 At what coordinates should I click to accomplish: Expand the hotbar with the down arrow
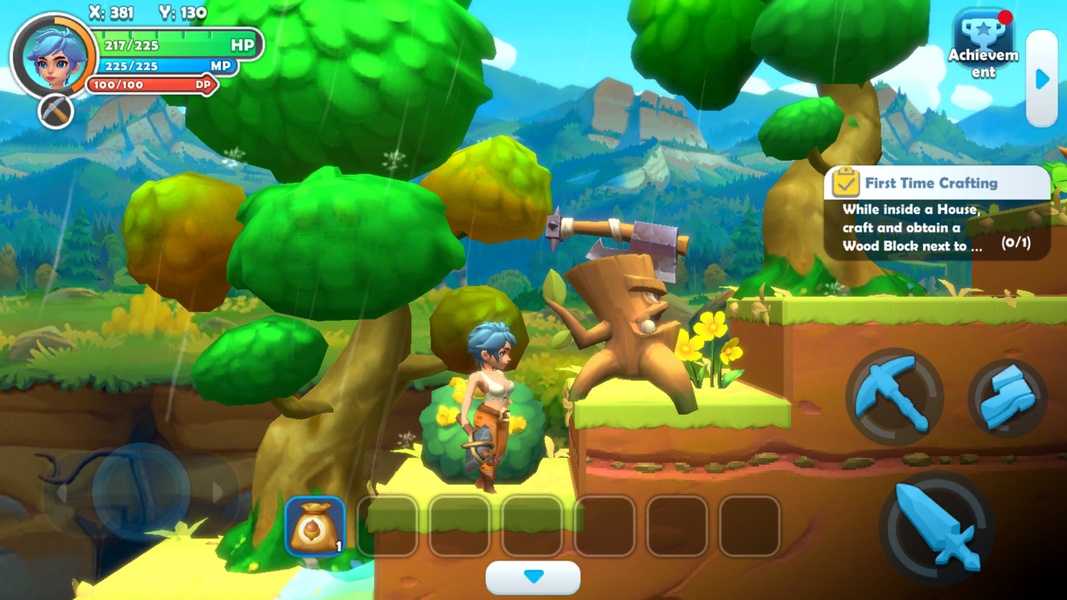point(533,577)
